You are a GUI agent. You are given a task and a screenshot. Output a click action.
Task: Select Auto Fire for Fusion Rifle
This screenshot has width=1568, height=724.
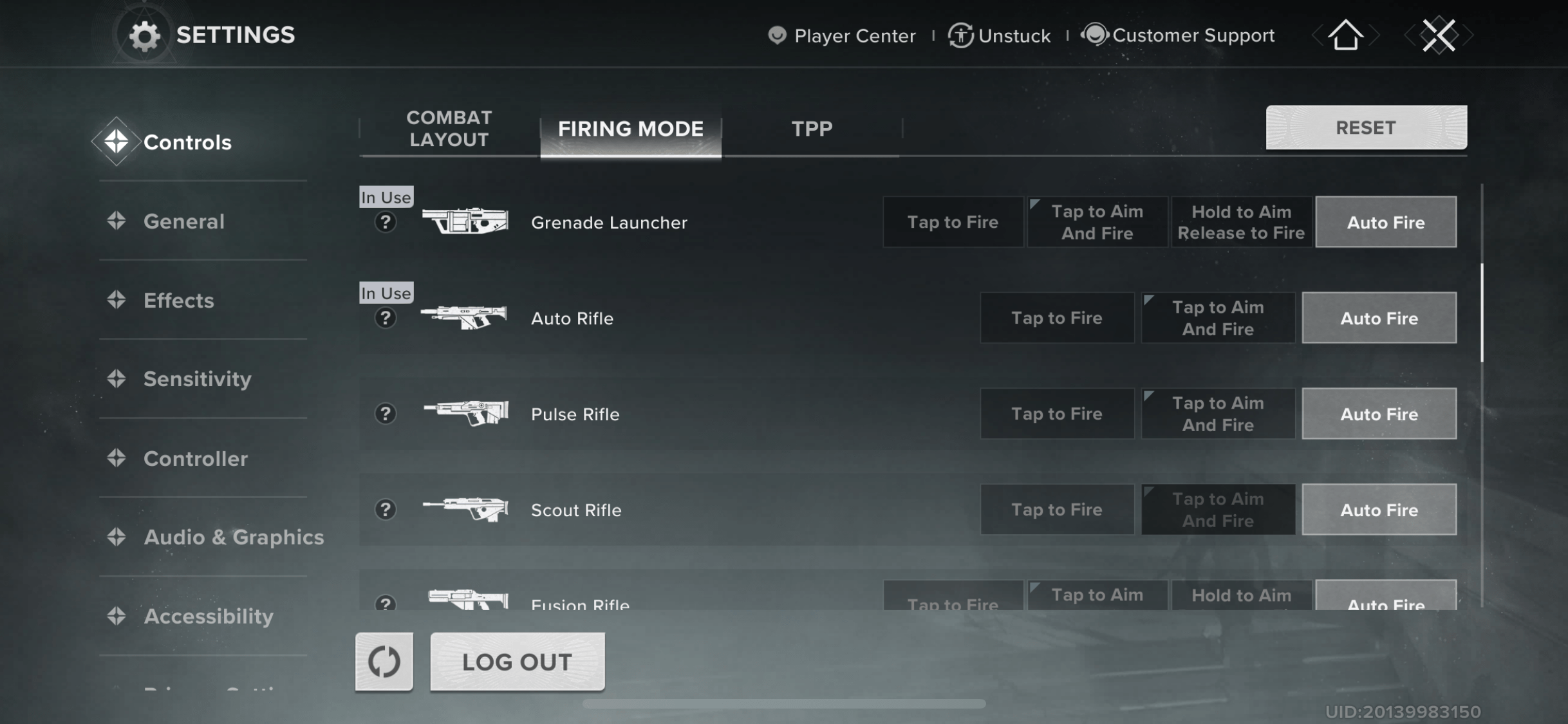click(1385, 602)
